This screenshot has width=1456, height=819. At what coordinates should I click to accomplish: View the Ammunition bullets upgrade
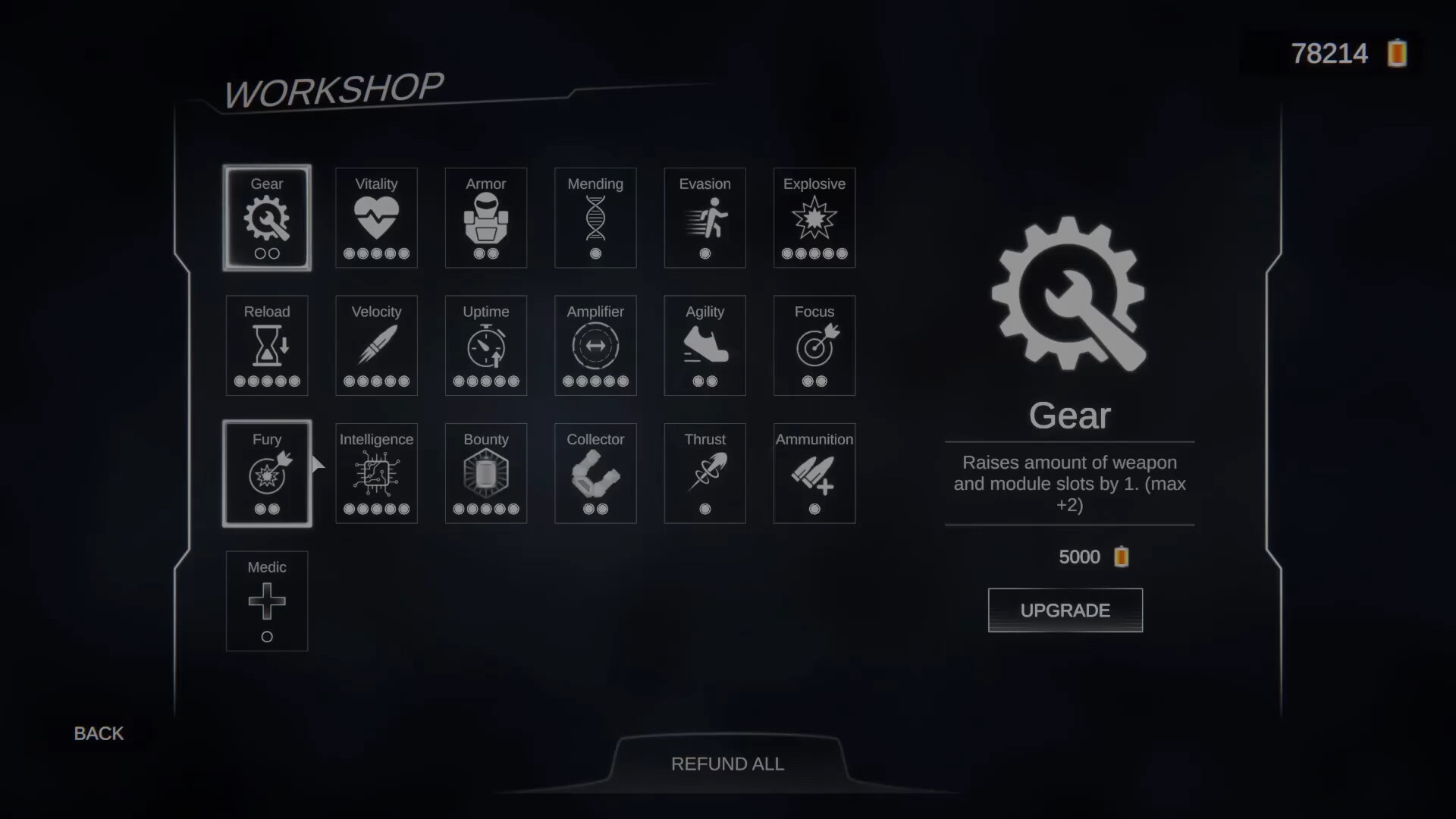[x=814, y=473]
